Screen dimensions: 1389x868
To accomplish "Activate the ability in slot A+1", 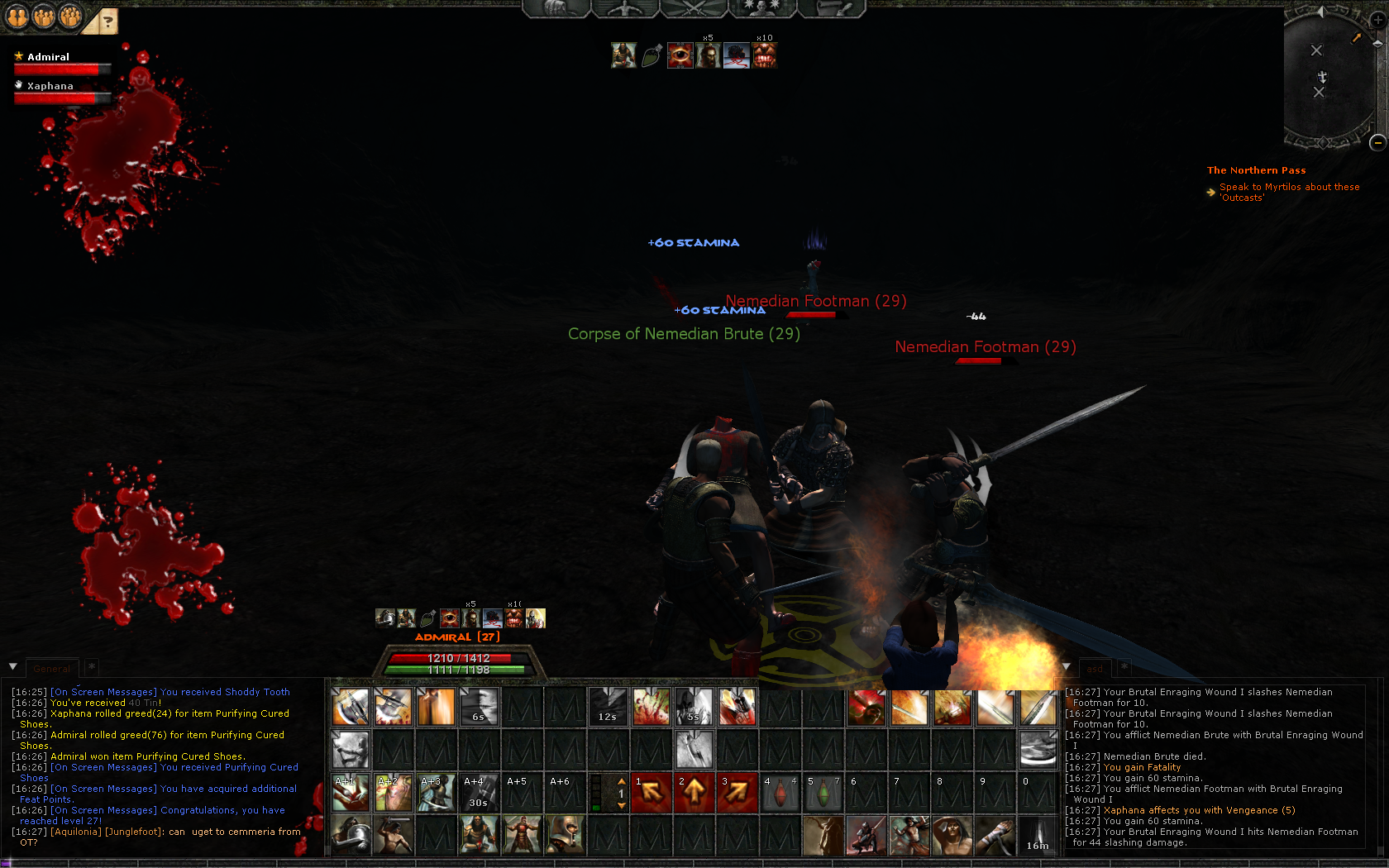I will click(350, 793).
